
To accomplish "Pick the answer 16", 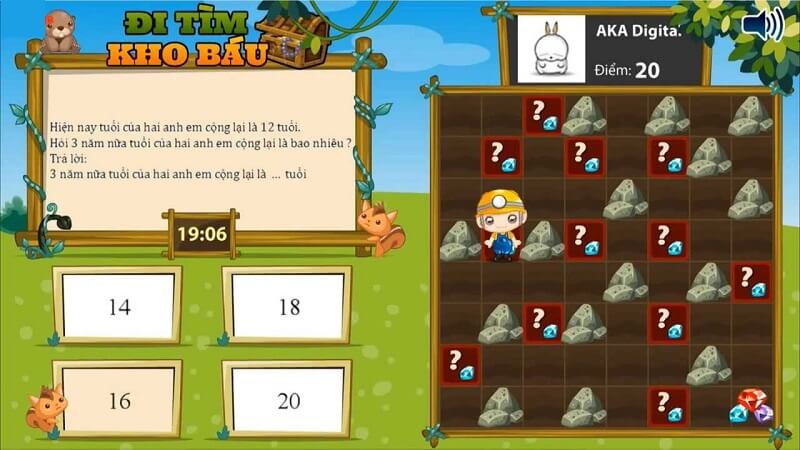I will [119, 400].
